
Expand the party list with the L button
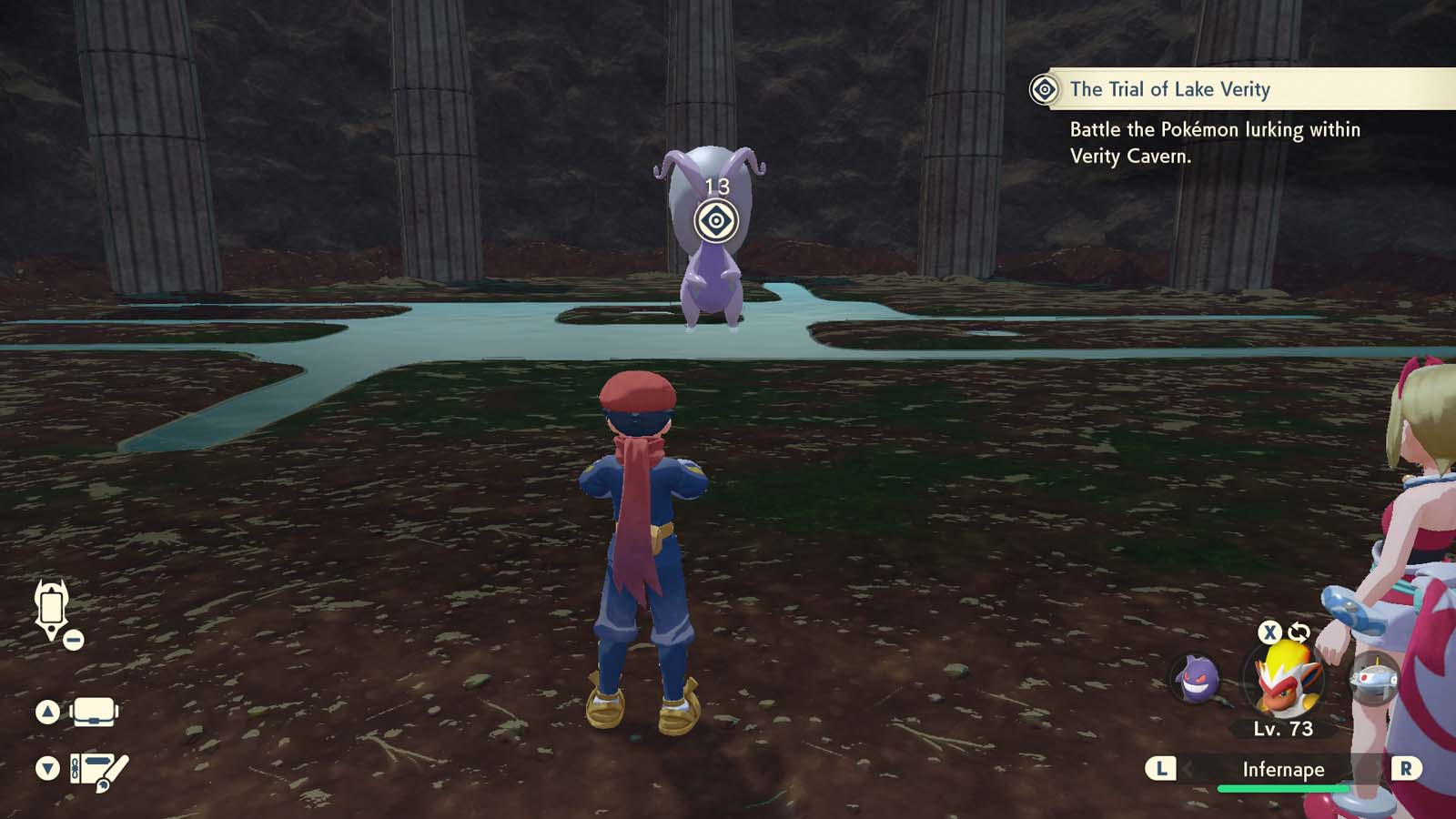pyautogui.click(x=1159, y=769)
